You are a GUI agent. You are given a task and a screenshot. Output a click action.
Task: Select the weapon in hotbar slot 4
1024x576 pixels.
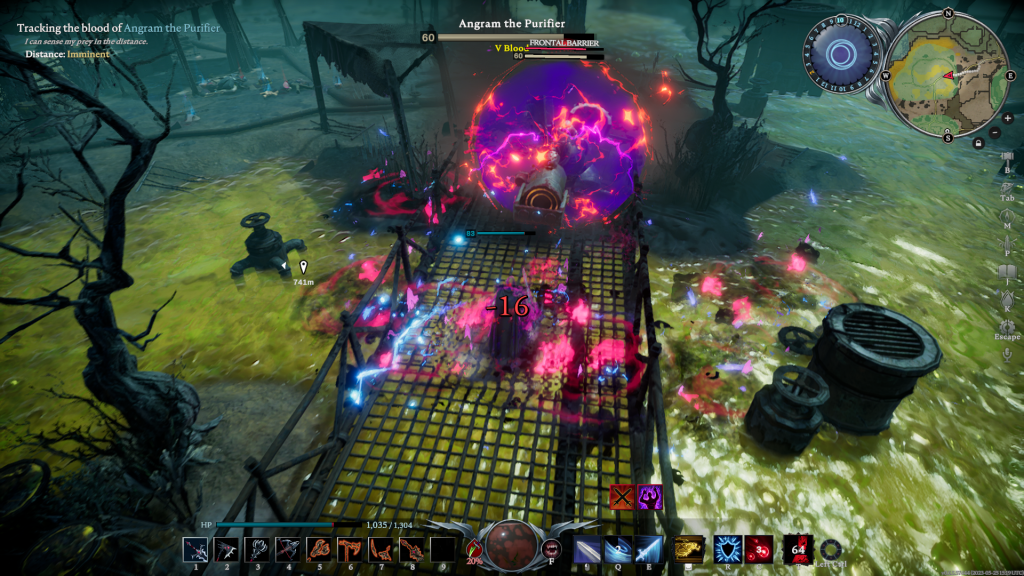click(x=288, y=549)
